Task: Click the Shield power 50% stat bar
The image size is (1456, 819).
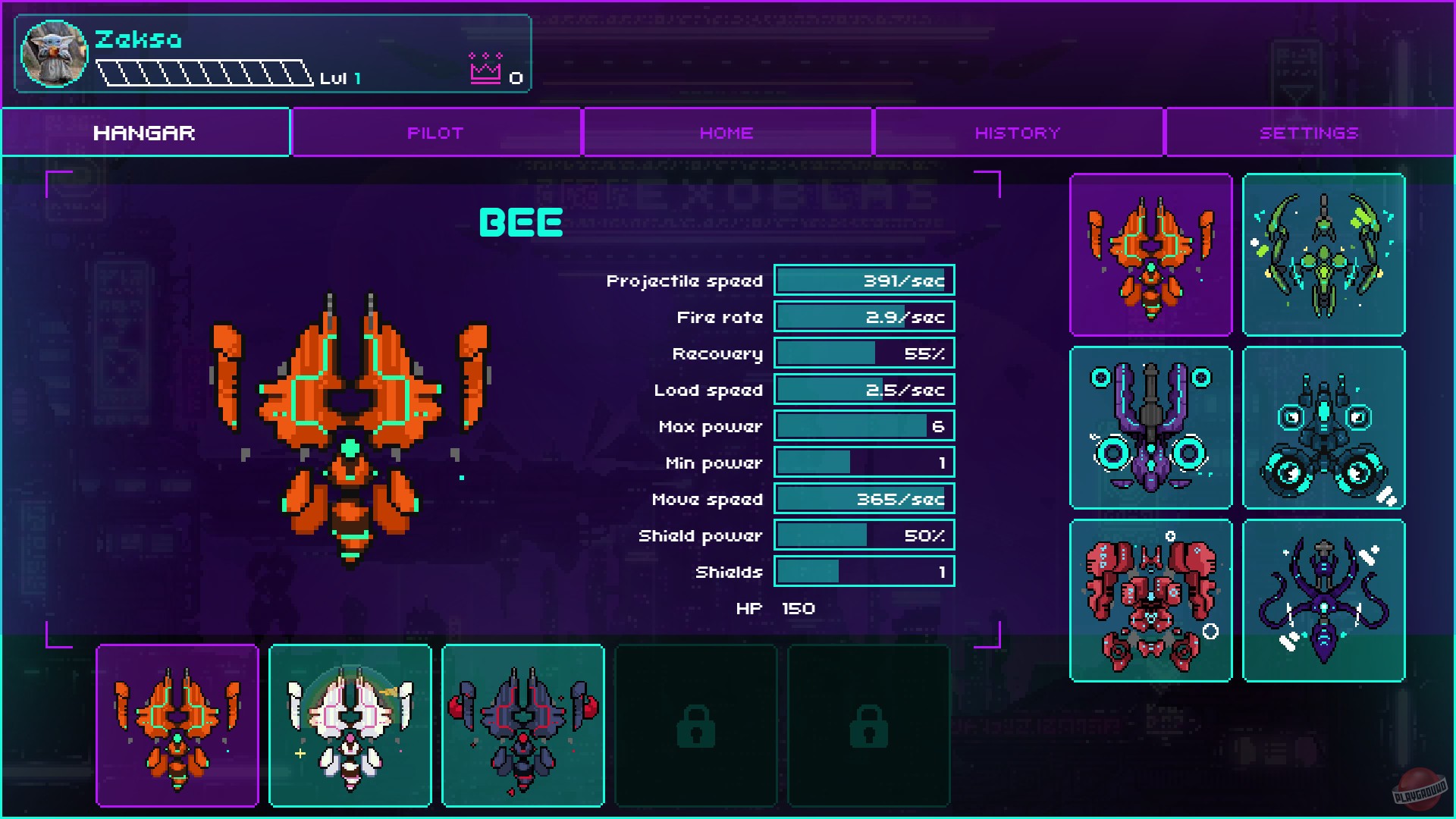Action: pyautogui.click(x=863, y=535)
